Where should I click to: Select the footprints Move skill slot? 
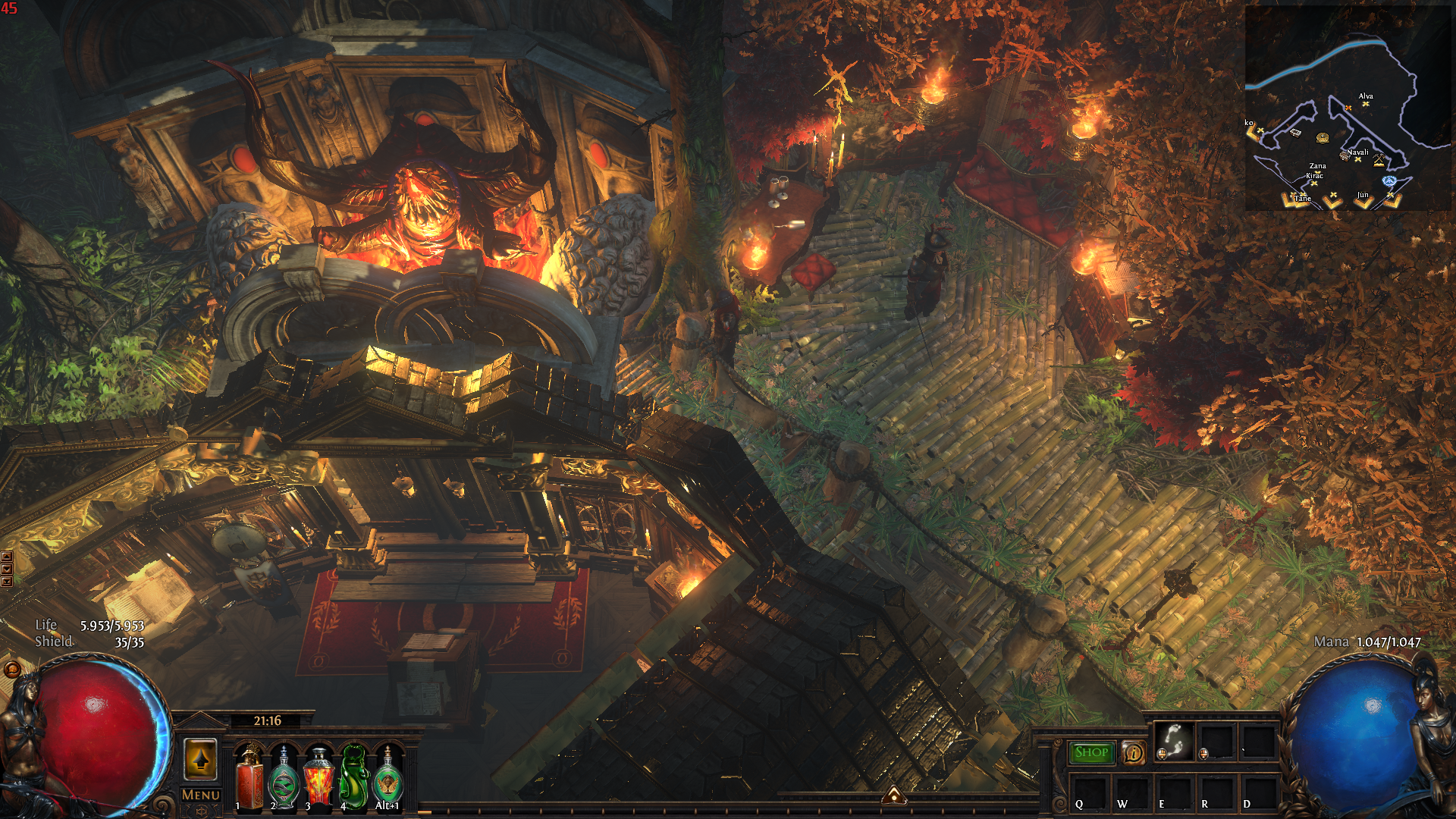click(x=1174, y=741)
